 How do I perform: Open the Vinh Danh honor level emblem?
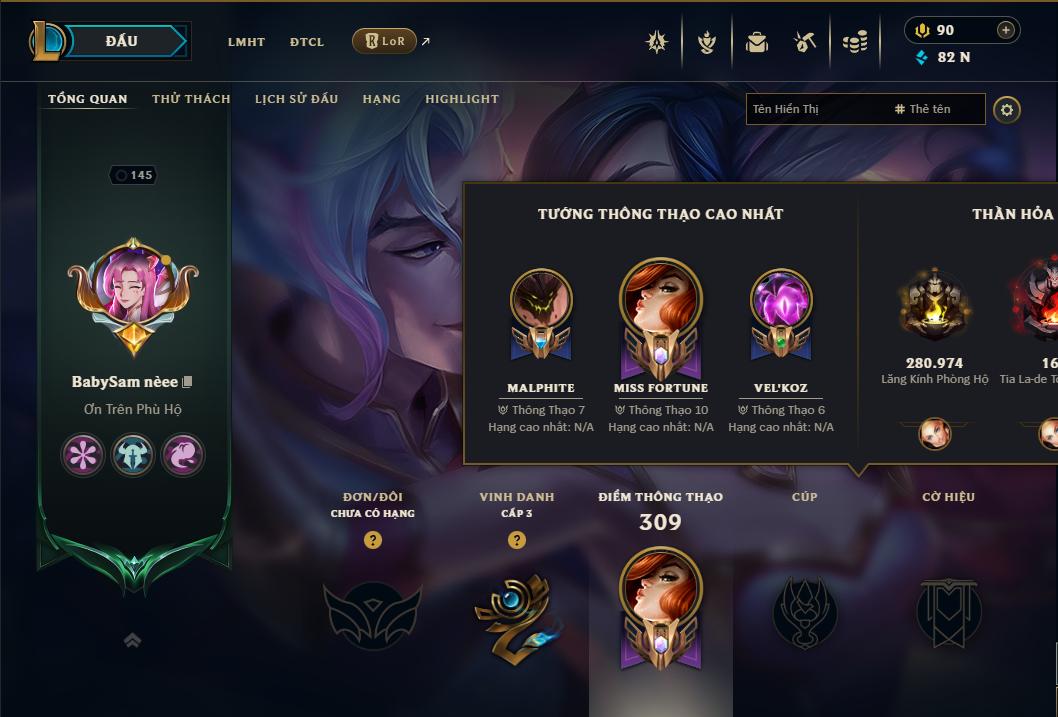pos(516,614)
